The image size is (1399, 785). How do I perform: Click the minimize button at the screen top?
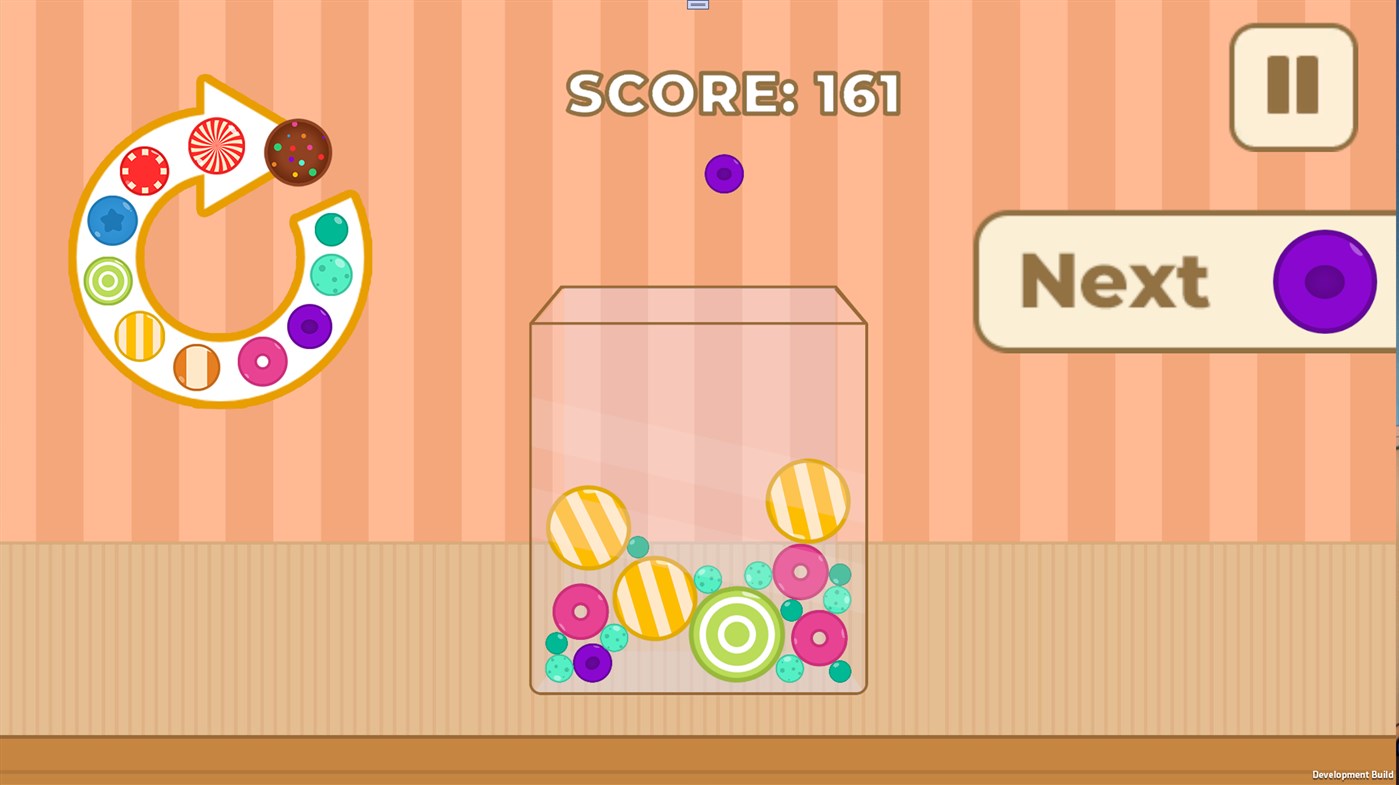697,4
